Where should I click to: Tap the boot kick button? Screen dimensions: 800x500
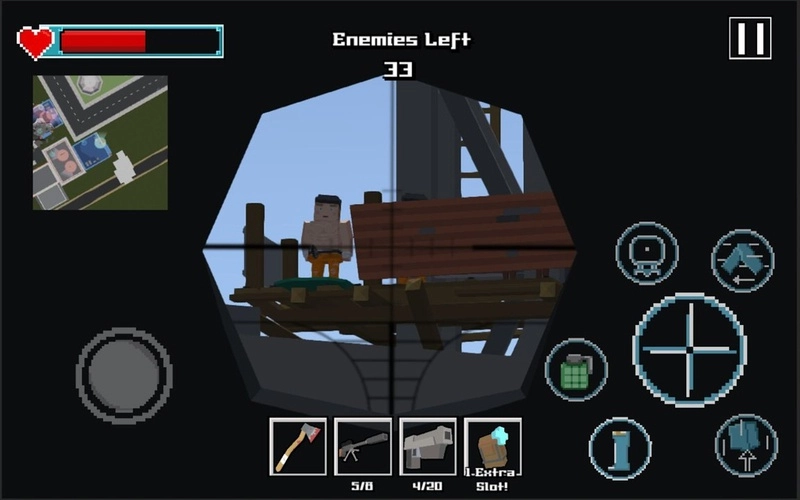pos(620,447)
